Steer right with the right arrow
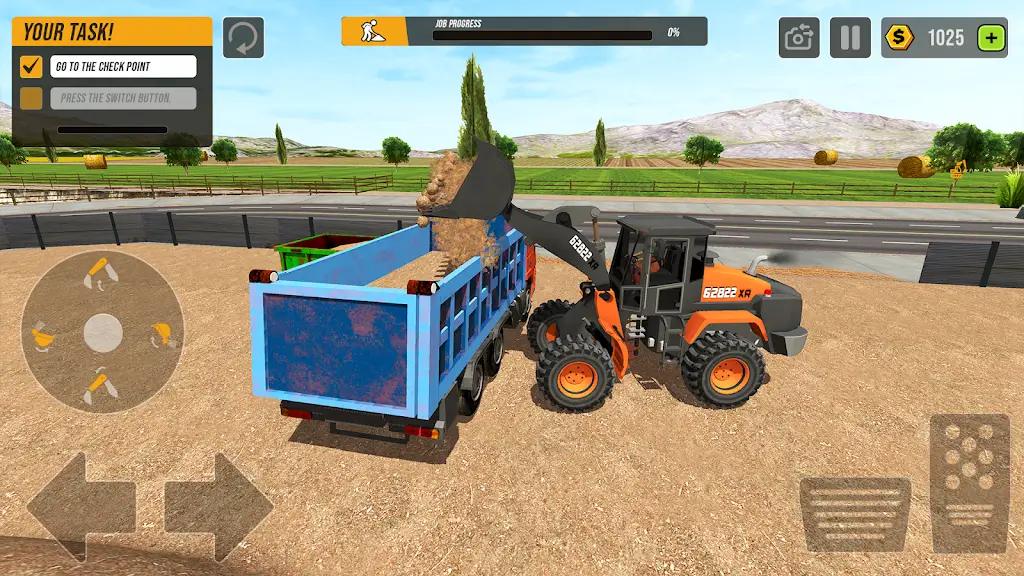The width and height of the screenshot is (1024, 576). point(219,505)
